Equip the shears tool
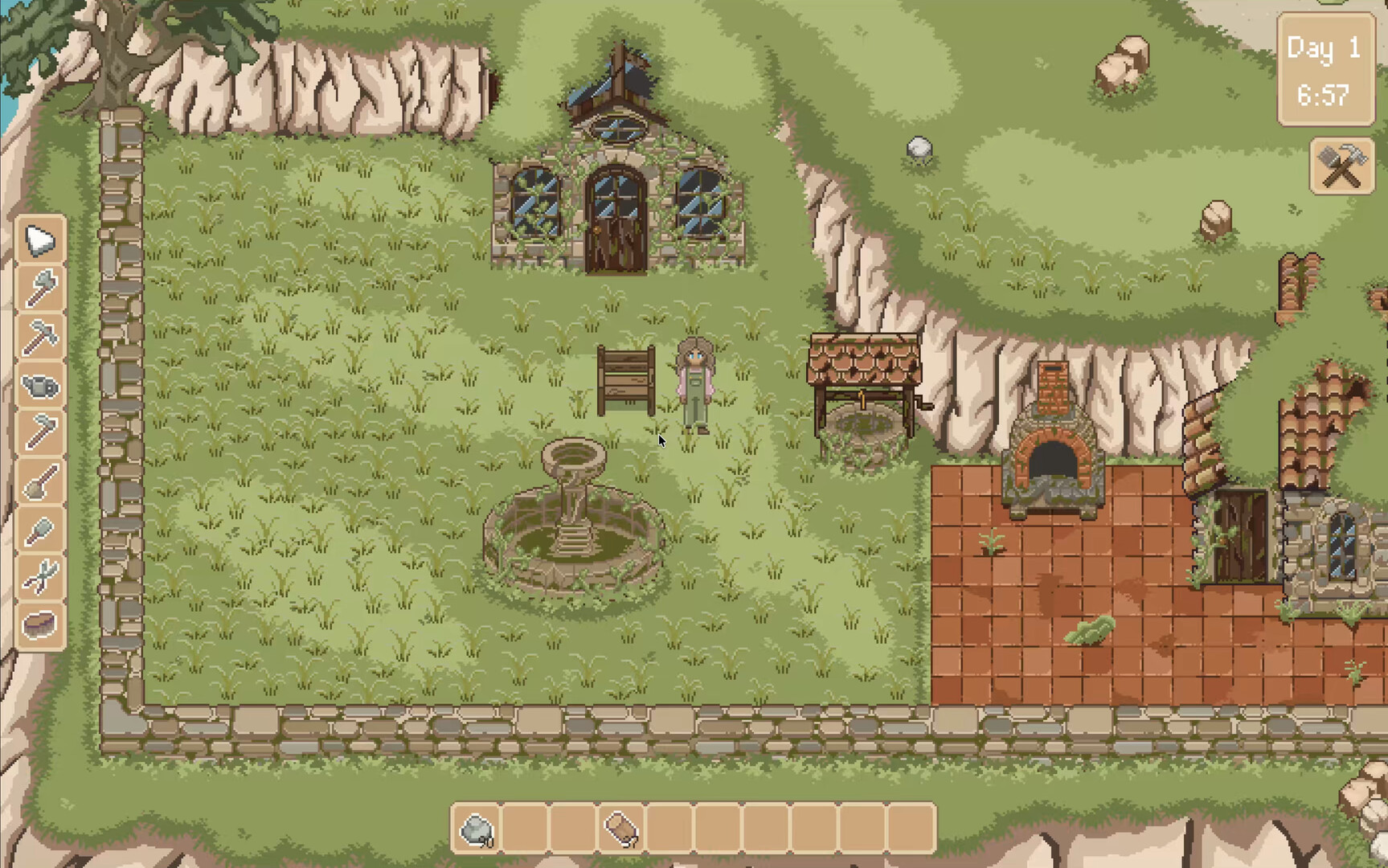1388x868 pixels. [39, 576]
